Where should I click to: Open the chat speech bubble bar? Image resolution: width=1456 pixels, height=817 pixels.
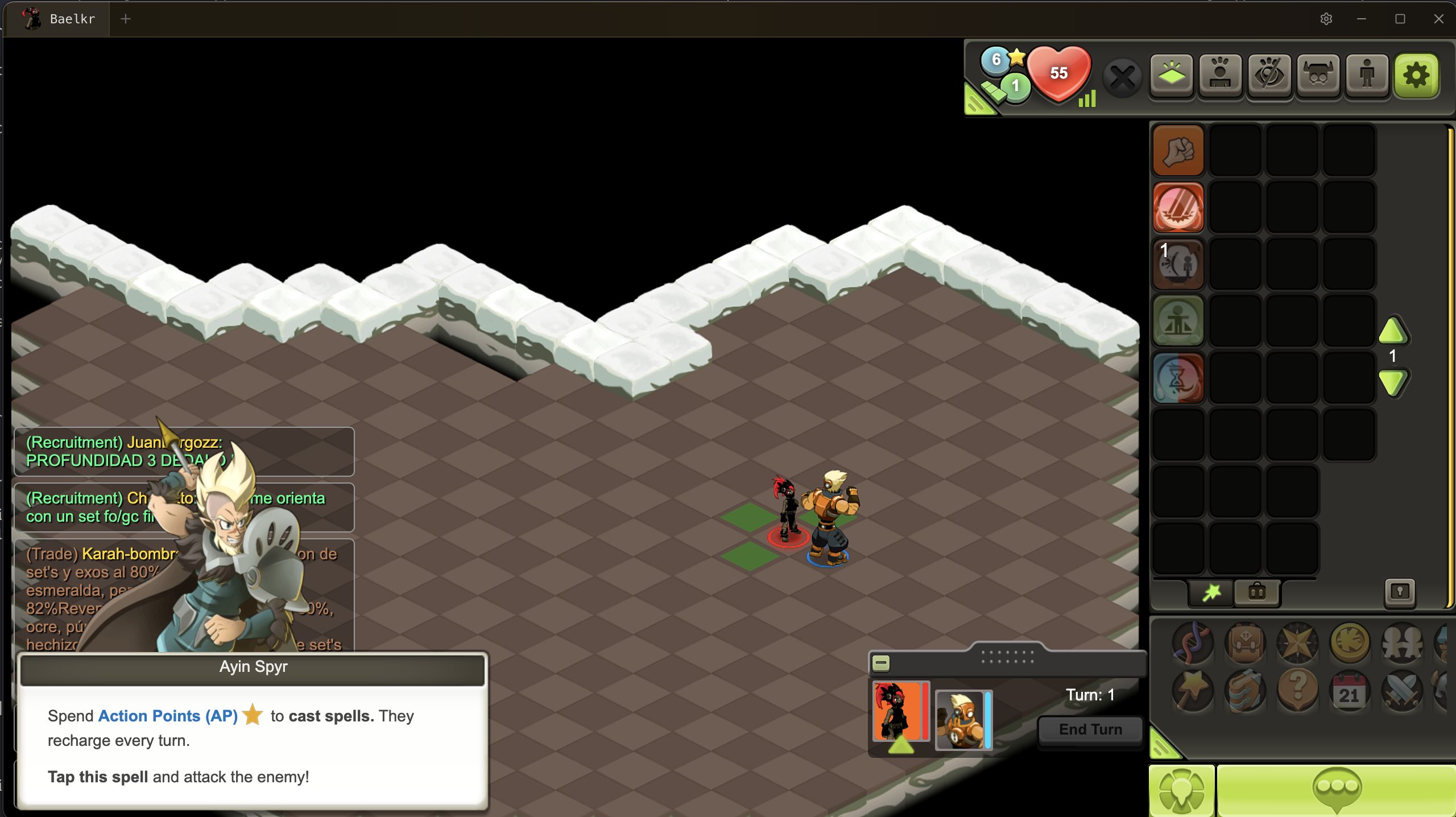(1336, 790)
